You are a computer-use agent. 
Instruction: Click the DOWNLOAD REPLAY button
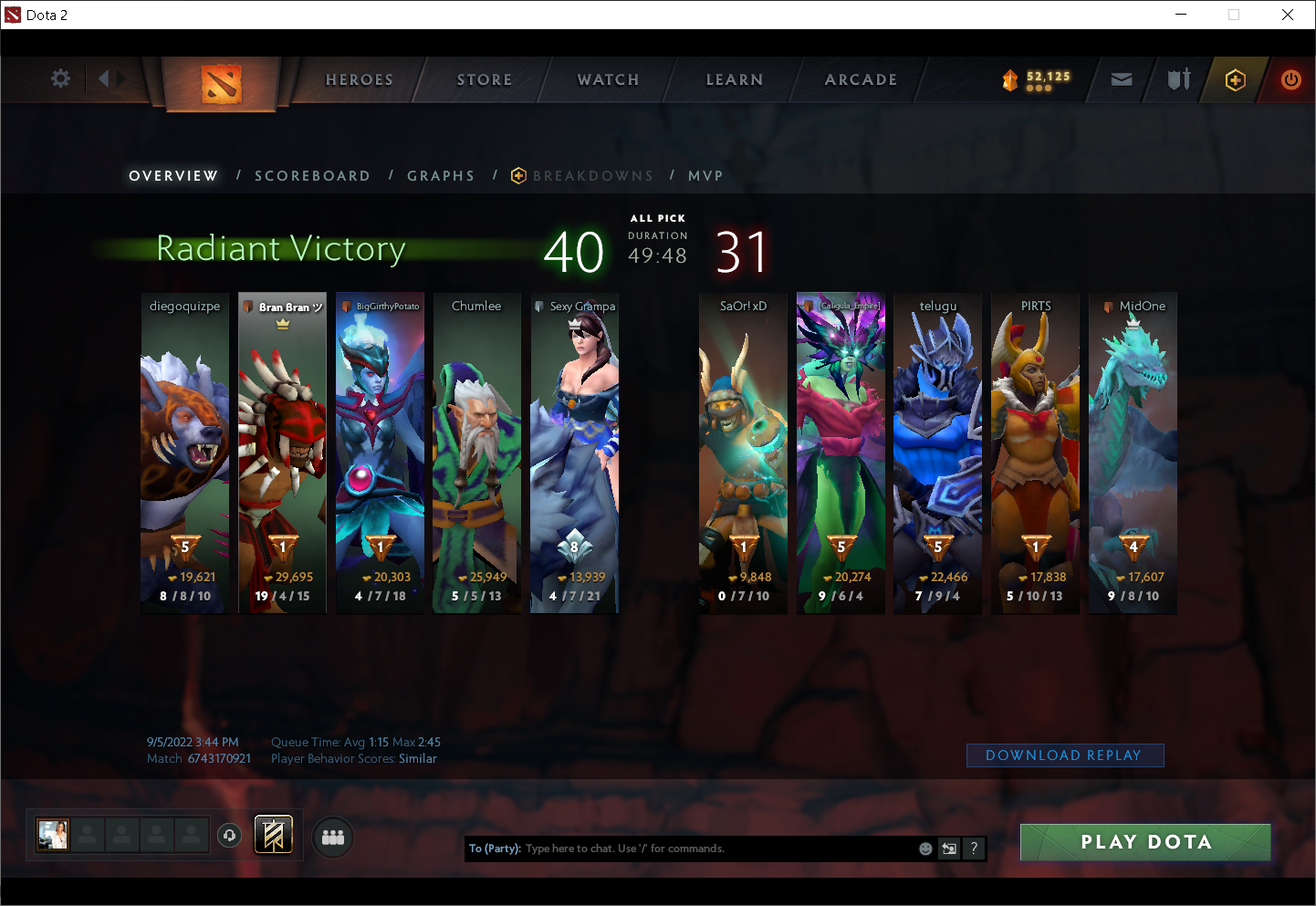(x=1064, y=755)
